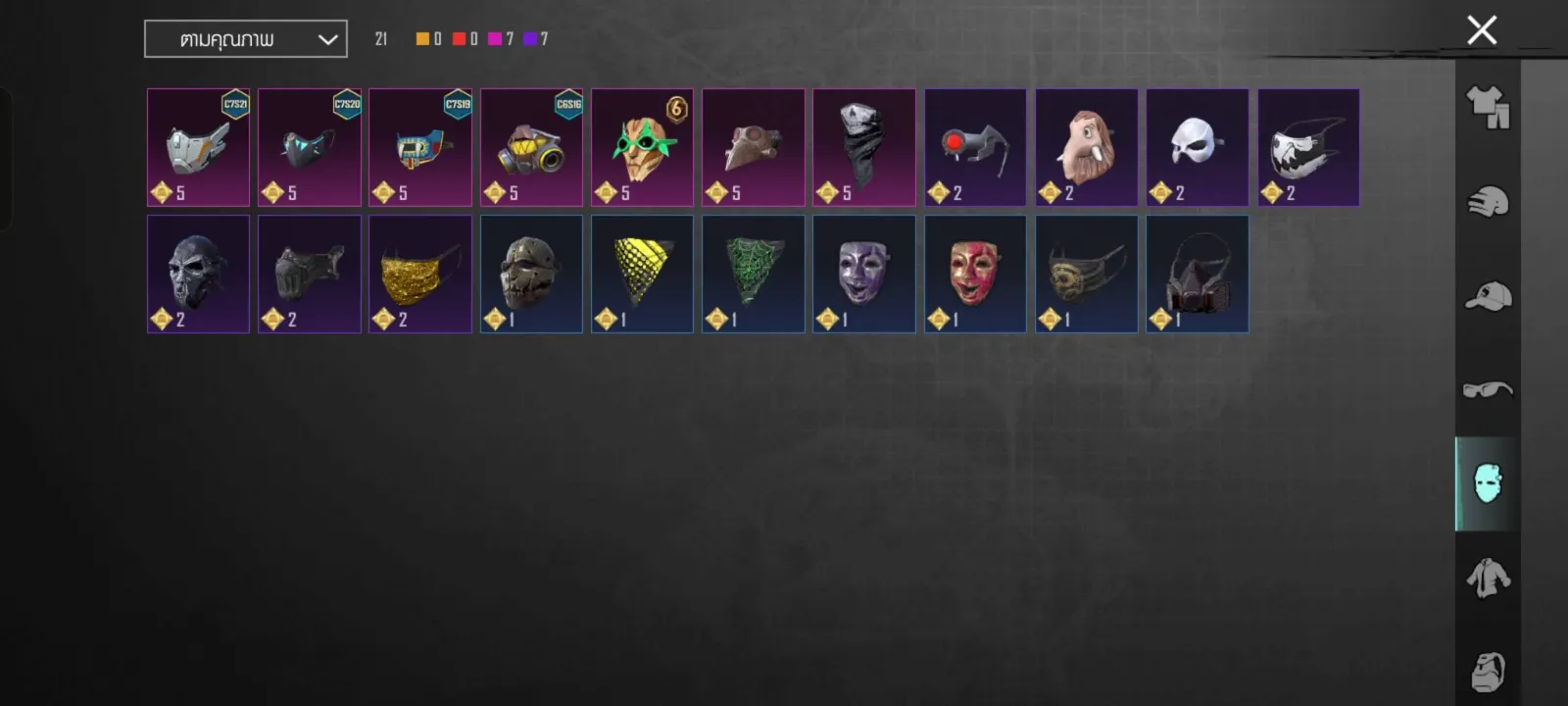Choose the purple theater face mask
1568x706 pixels.
coord(863,275)
